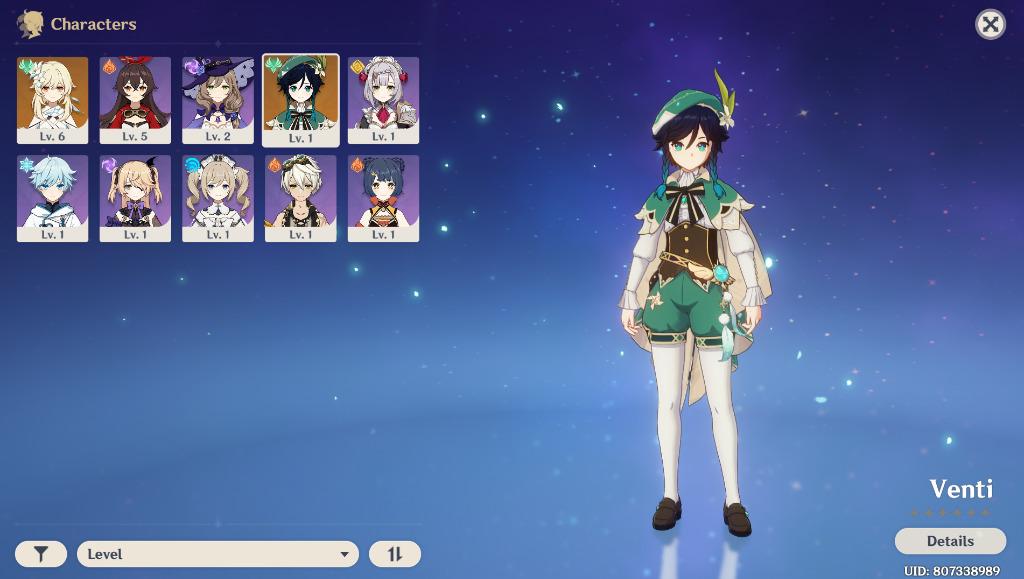Open the character filter
Image resolution: width=1024 pixels, height=579 pixels.
pos(41,554)
